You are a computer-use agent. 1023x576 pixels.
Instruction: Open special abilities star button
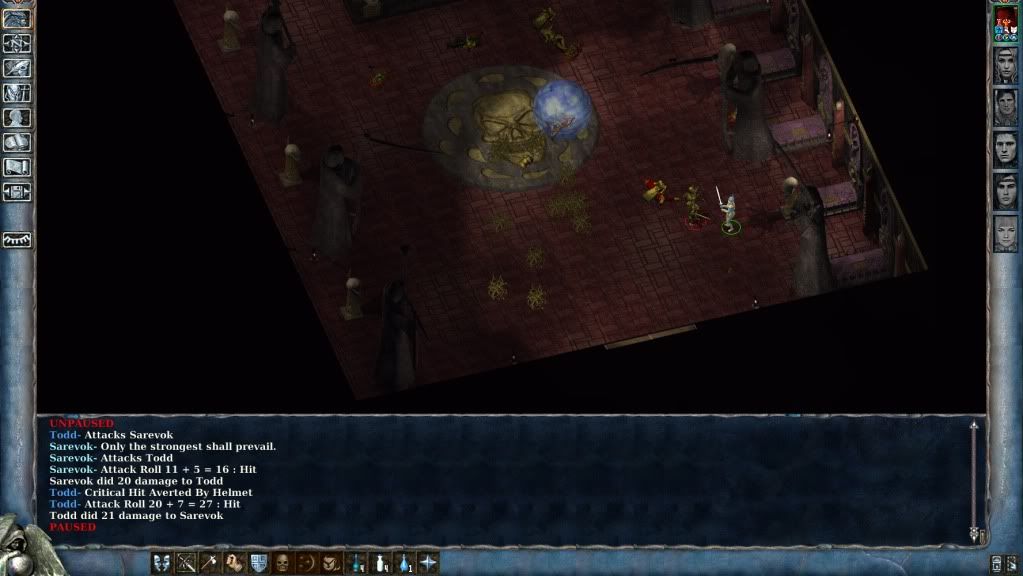pos(428,563)
